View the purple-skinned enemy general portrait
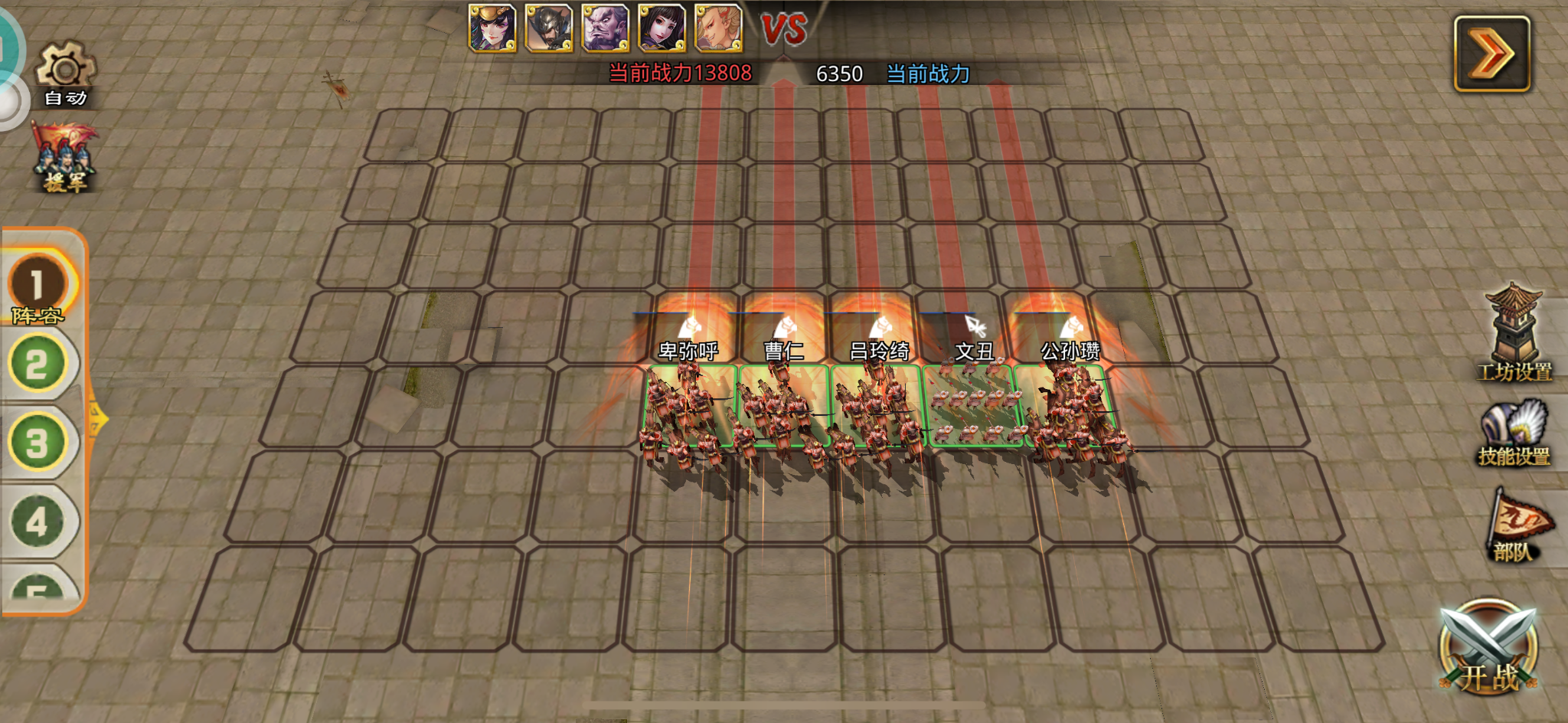This screenshot has height=723, width=1568. [605, 28]
